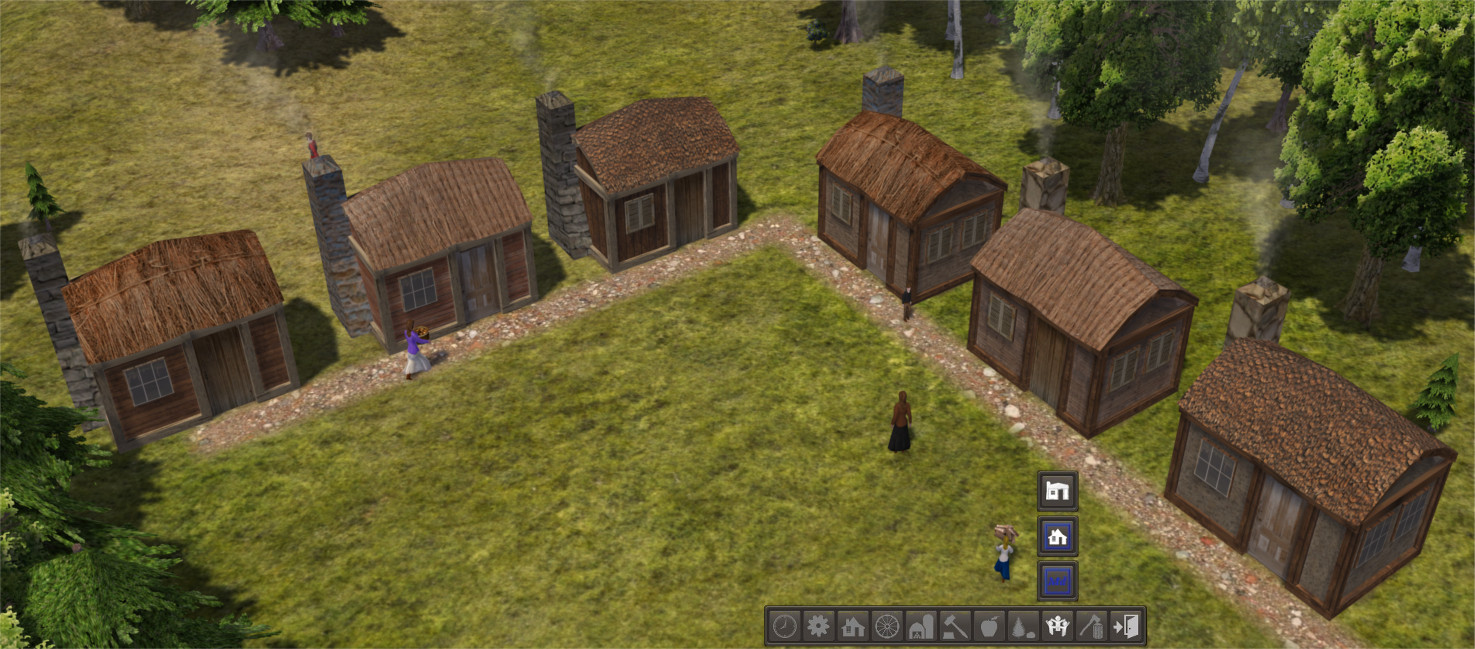Open the apple food production menu

[x=989, y=627]
